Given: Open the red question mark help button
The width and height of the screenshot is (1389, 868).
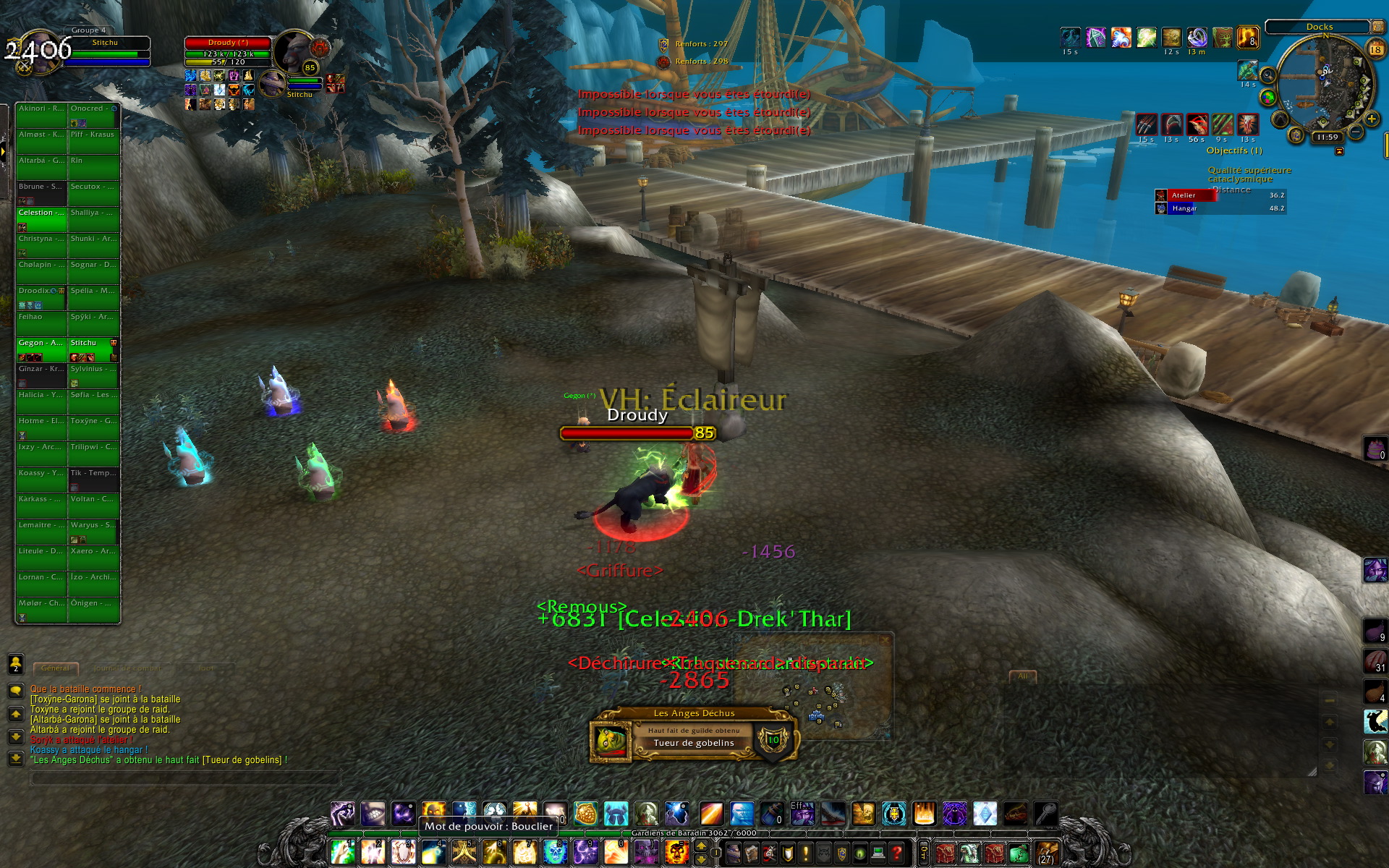Looking at the screenshot, I should (x=896, y=854).
